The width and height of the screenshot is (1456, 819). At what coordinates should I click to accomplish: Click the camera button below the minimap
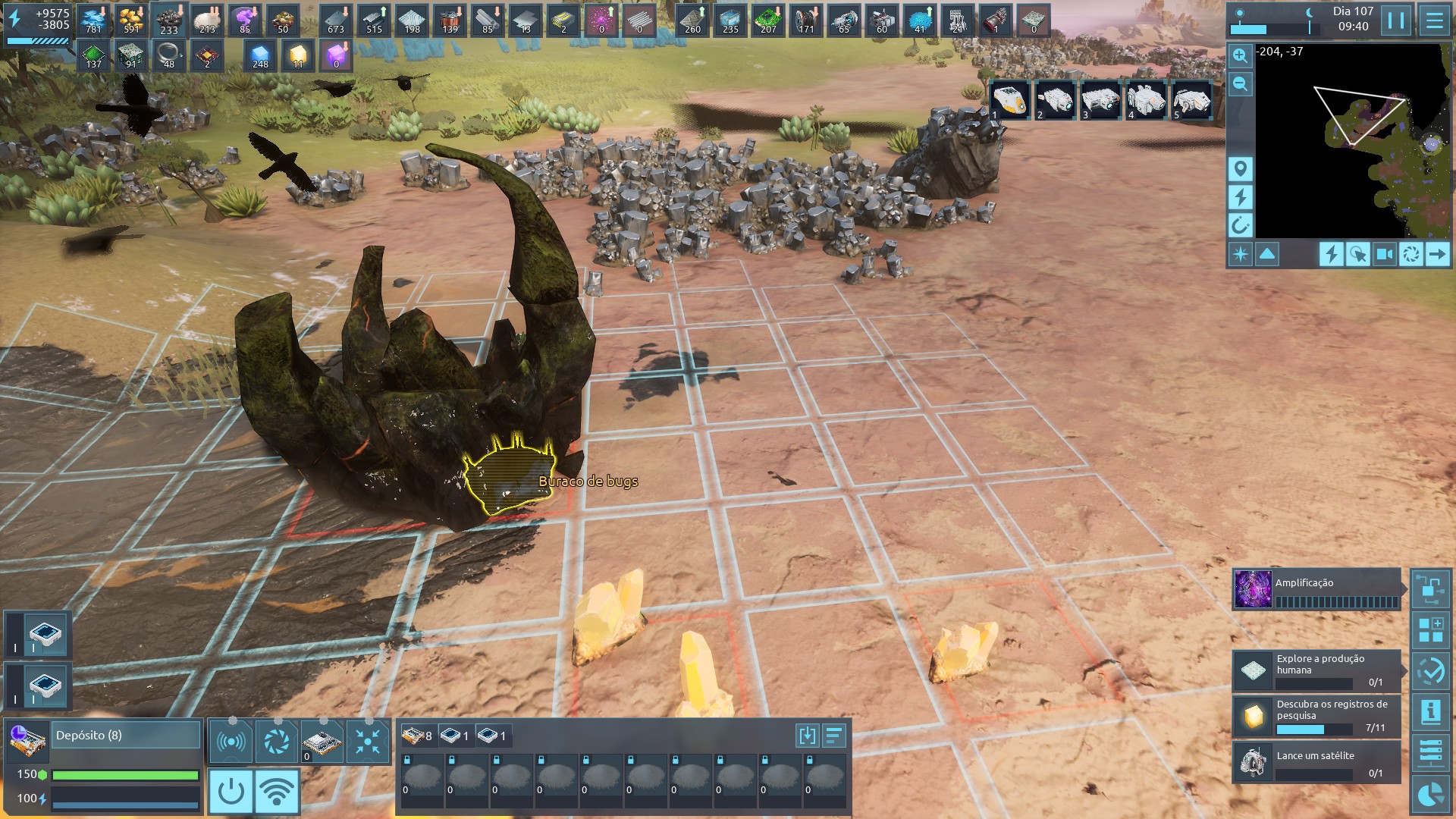click(x=1384, y=254)
